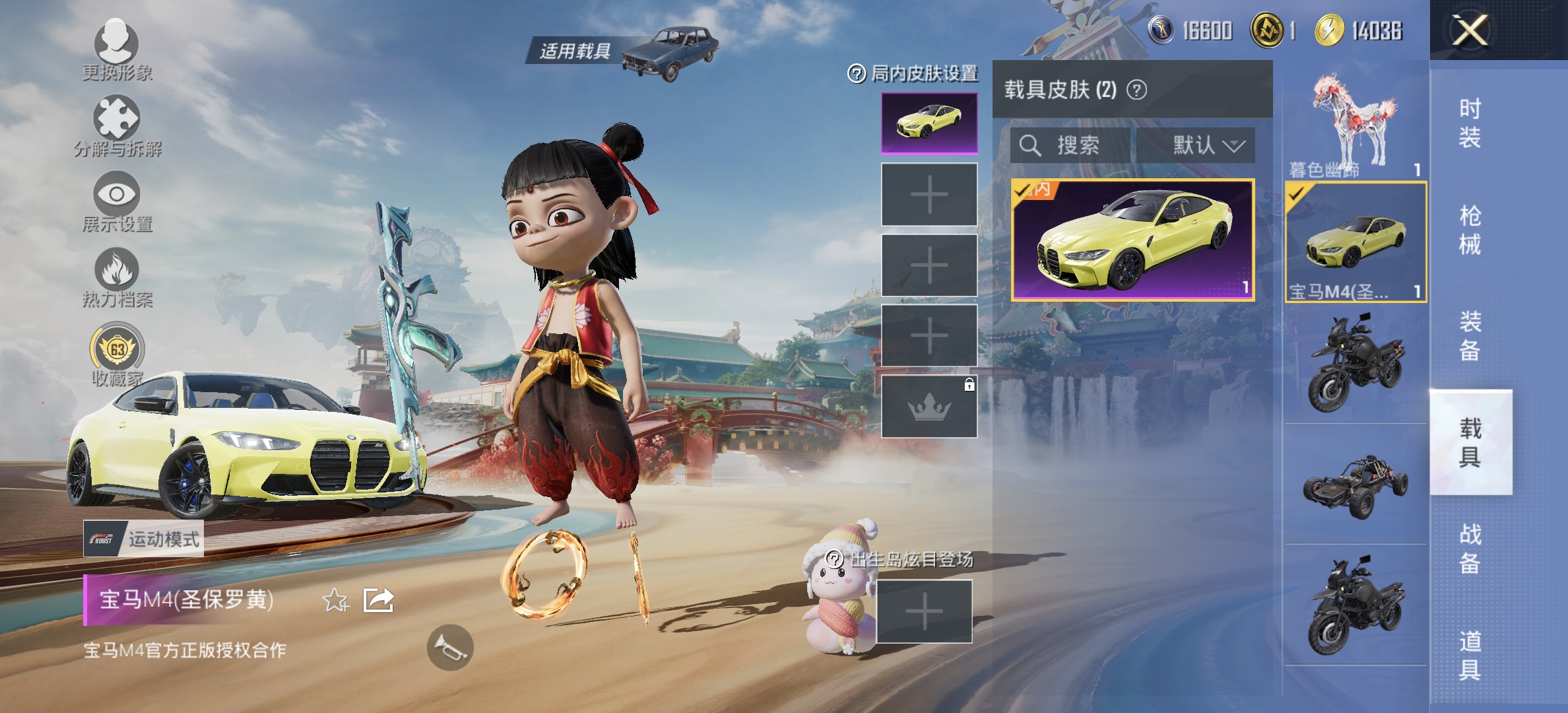Click the 搜索 search box
This screenshot has height=713, width=1568.
[1069, 145]
